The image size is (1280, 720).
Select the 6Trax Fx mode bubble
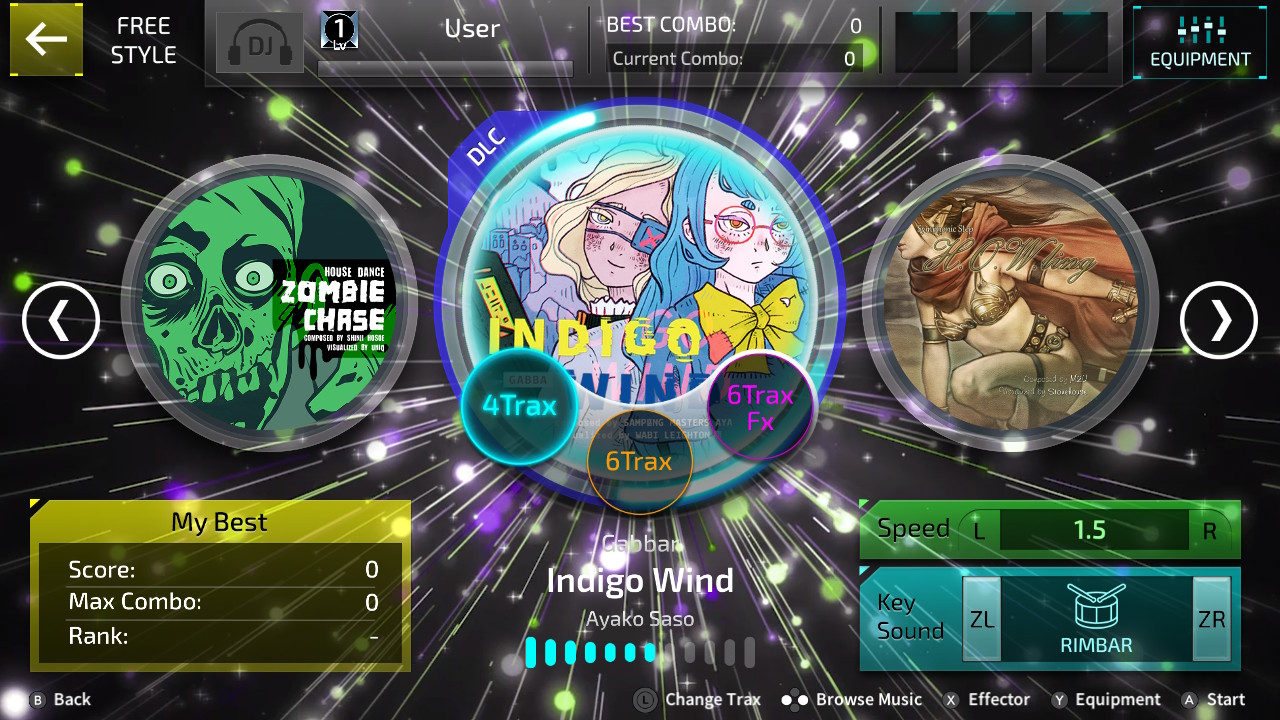tap(760, 405)
